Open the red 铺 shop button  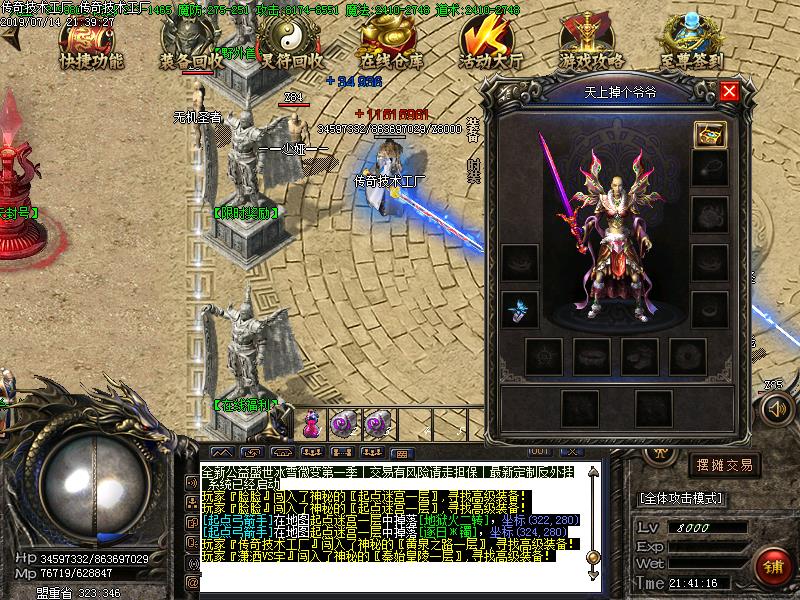770,565
